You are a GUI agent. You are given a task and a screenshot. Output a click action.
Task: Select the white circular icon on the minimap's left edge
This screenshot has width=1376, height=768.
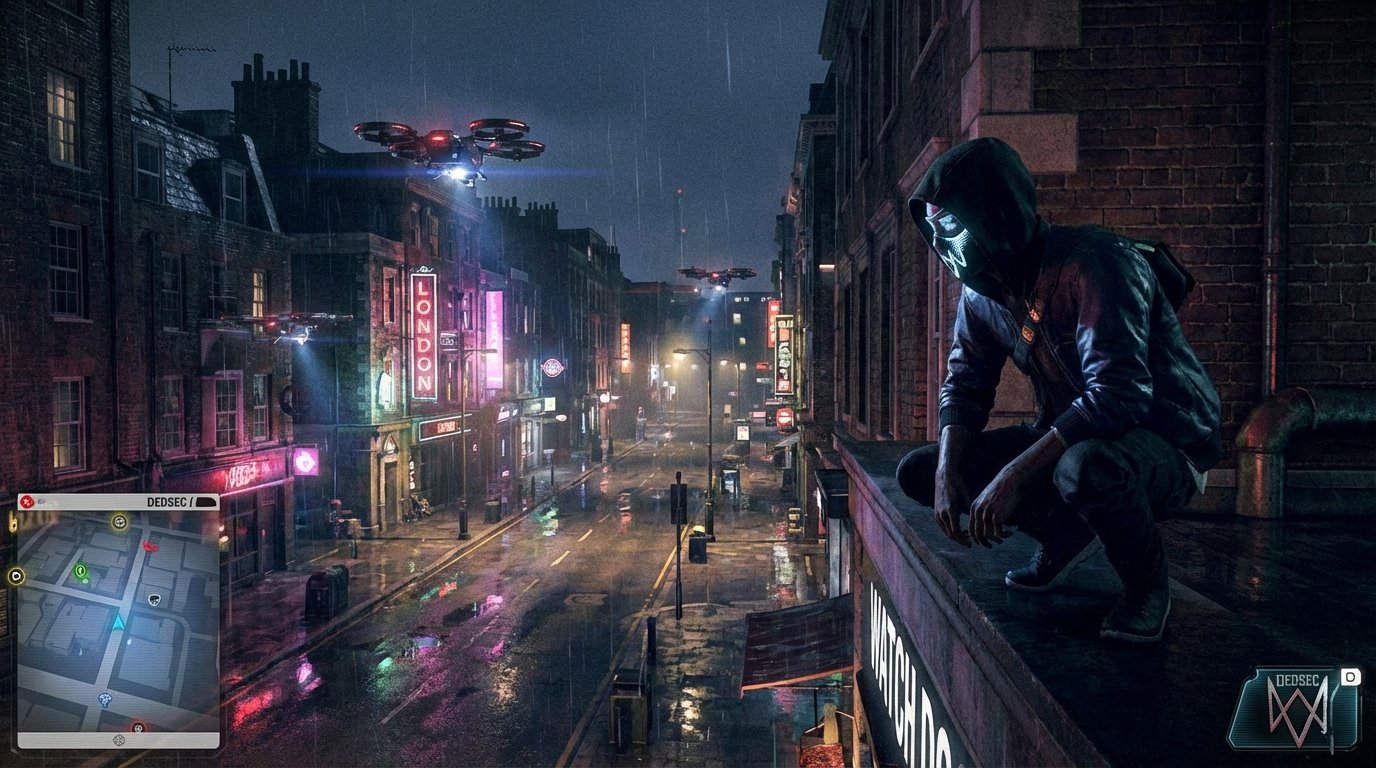coord(14,577)
